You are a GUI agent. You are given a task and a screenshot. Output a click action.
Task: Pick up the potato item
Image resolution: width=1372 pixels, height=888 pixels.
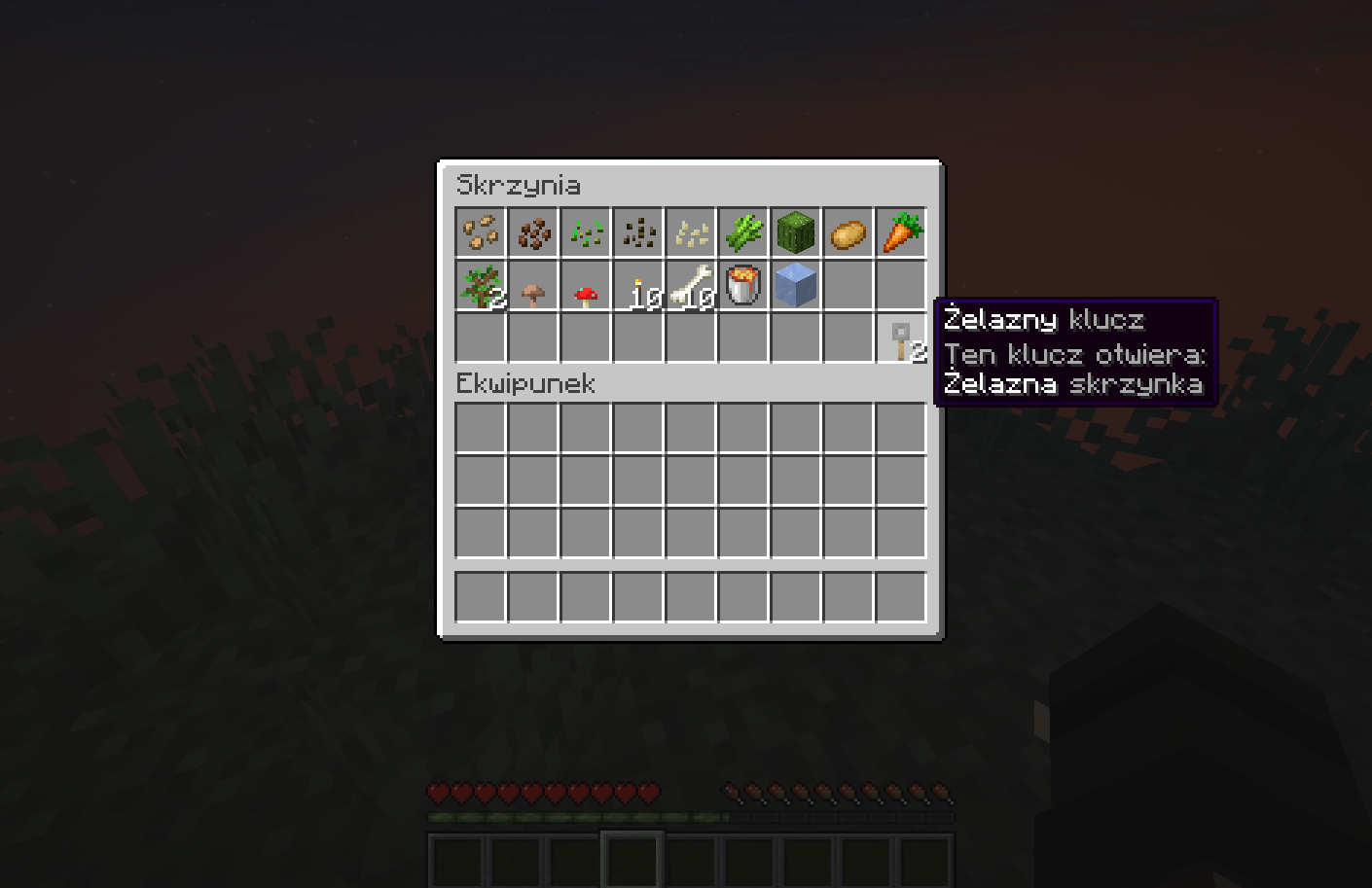849,231
